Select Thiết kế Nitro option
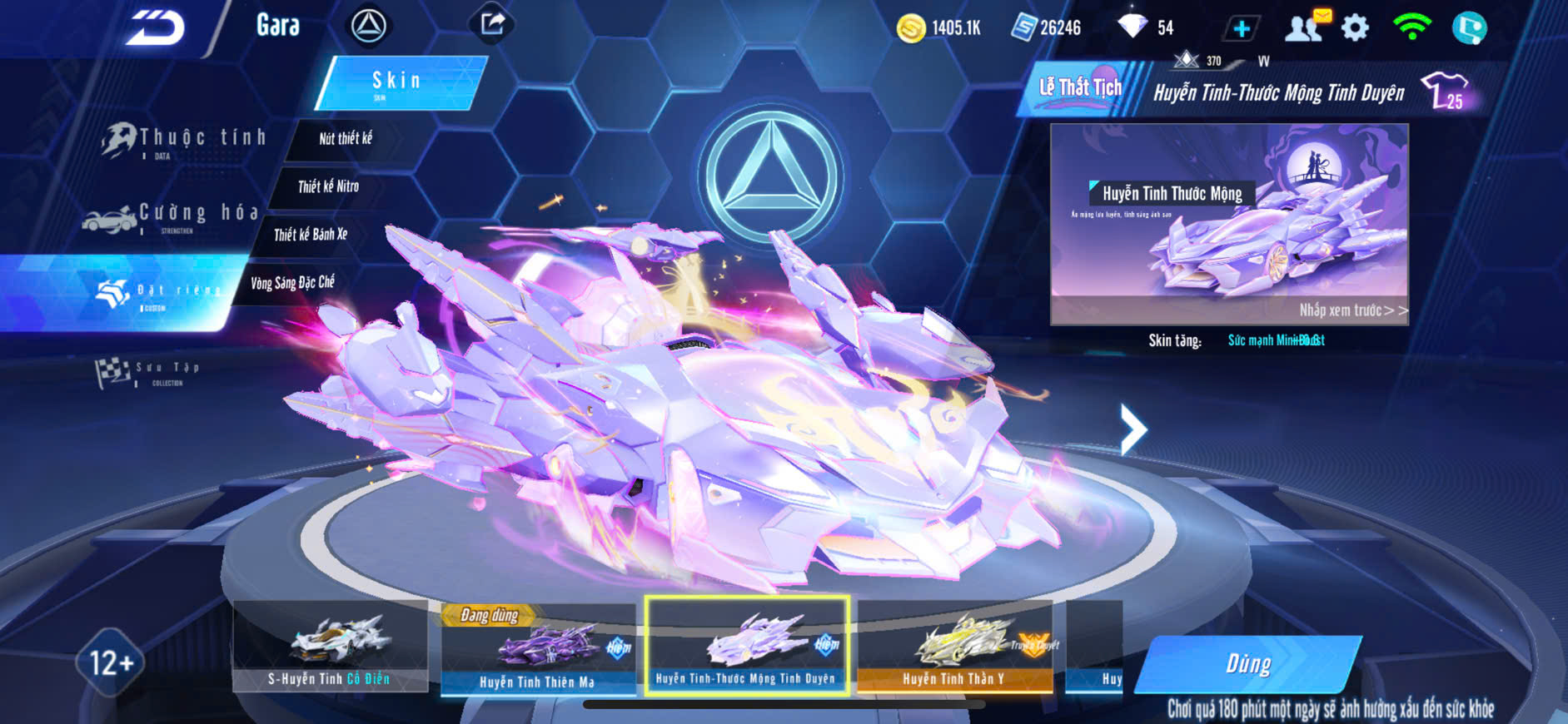 pyautogui.click(x=328, y=186)
